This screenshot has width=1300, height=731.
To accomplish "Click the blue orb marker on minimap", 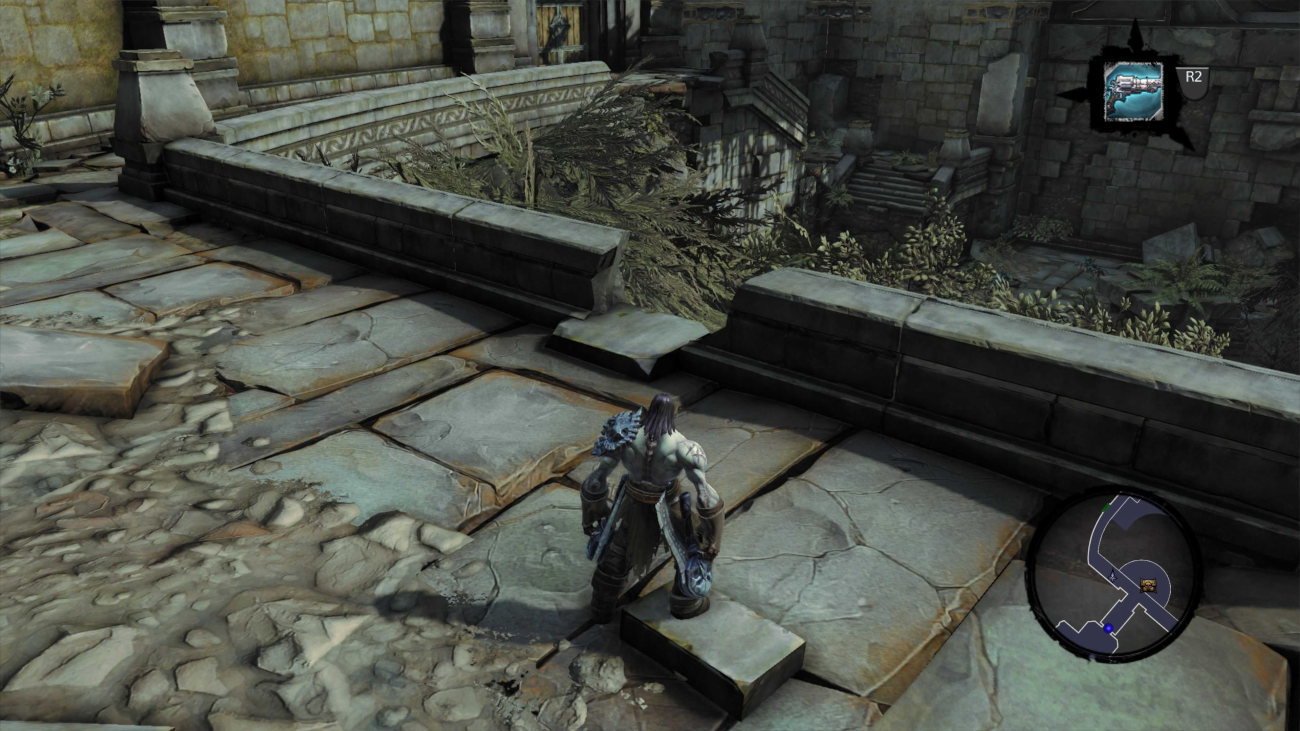I will [x=1108, y=628].
